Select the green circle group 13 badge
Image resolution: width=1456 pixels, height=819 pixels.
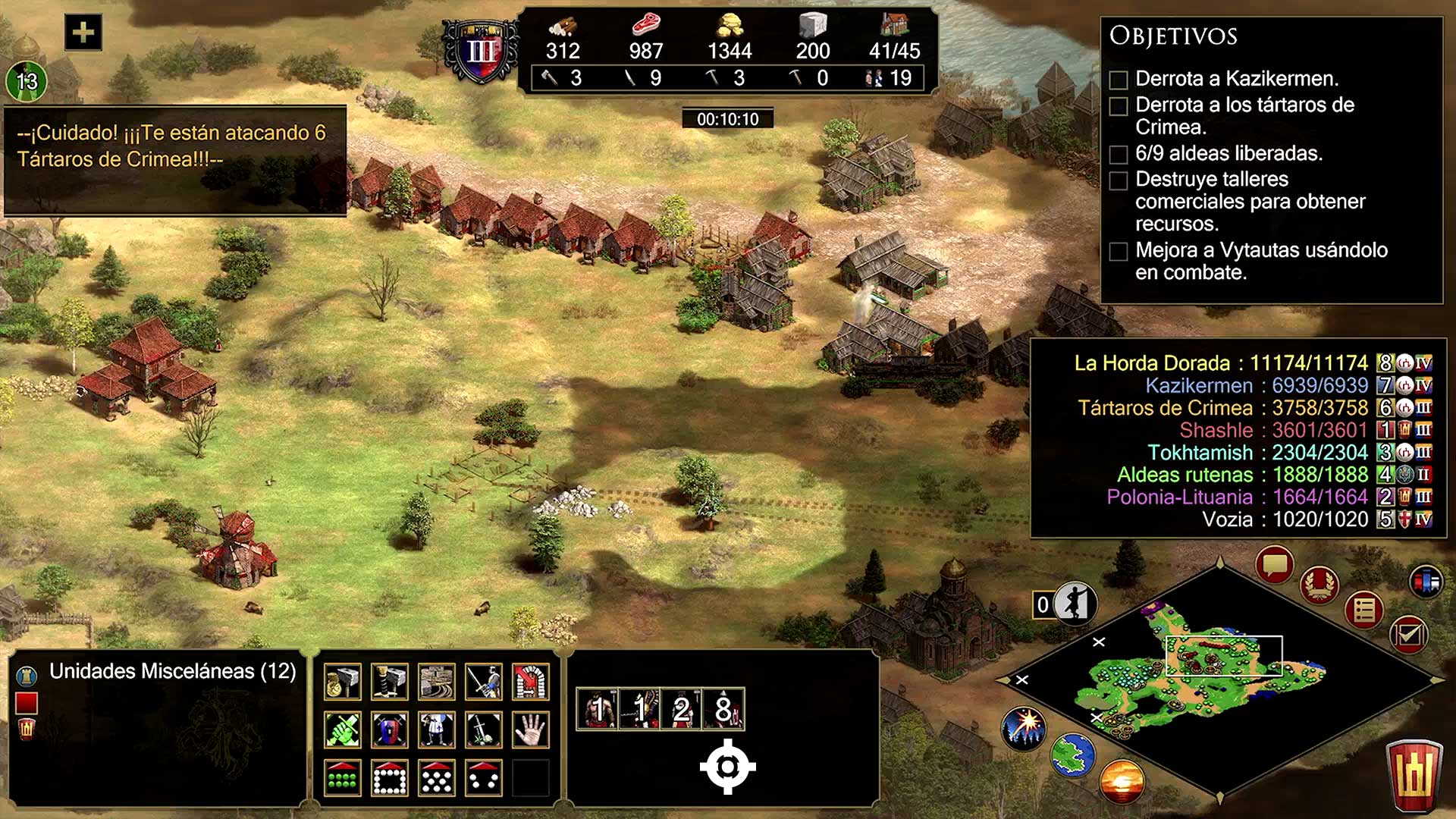coord(27,81)
